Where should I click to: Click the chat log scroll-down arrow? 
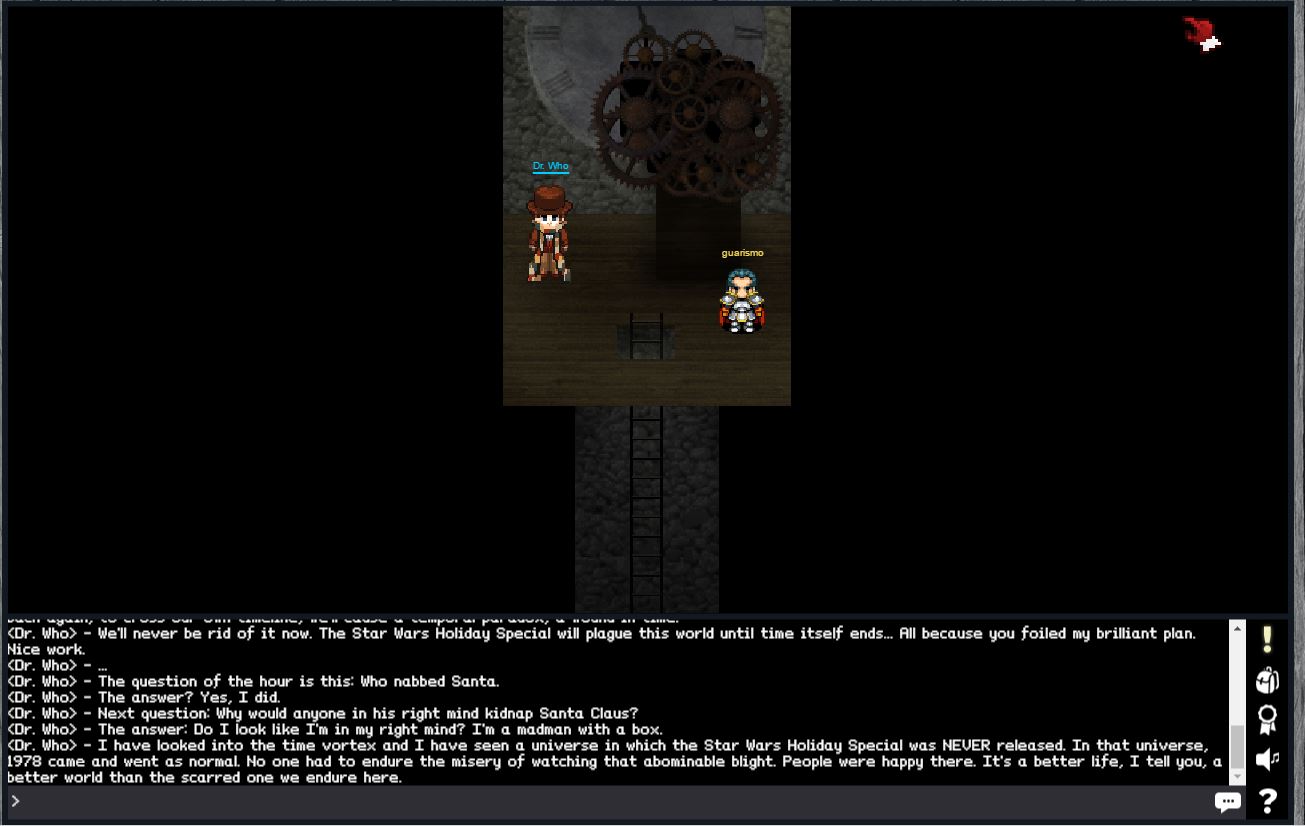[1237, 777]
